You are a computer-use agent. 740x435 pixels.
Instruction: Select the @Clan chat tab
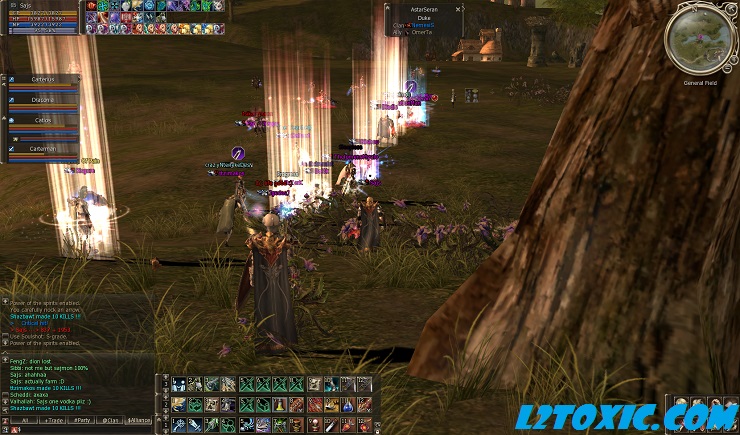pos(110,420)
